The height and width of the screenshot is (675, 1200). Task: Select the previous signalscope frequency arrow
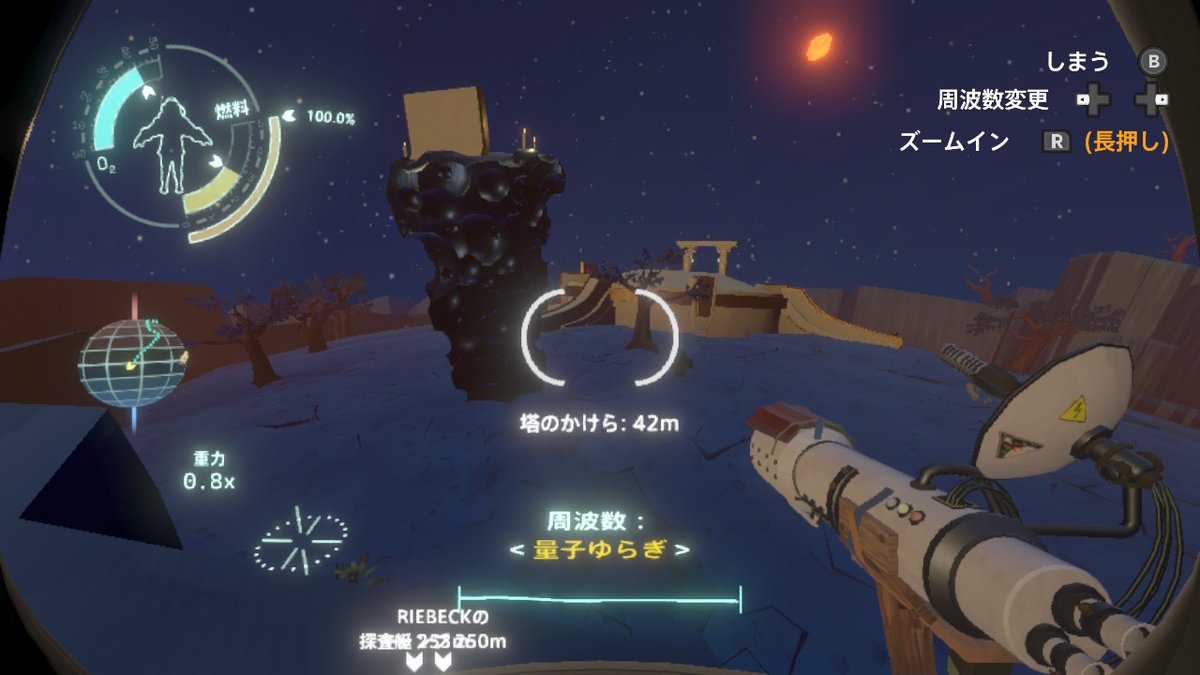tap(515, 550)
